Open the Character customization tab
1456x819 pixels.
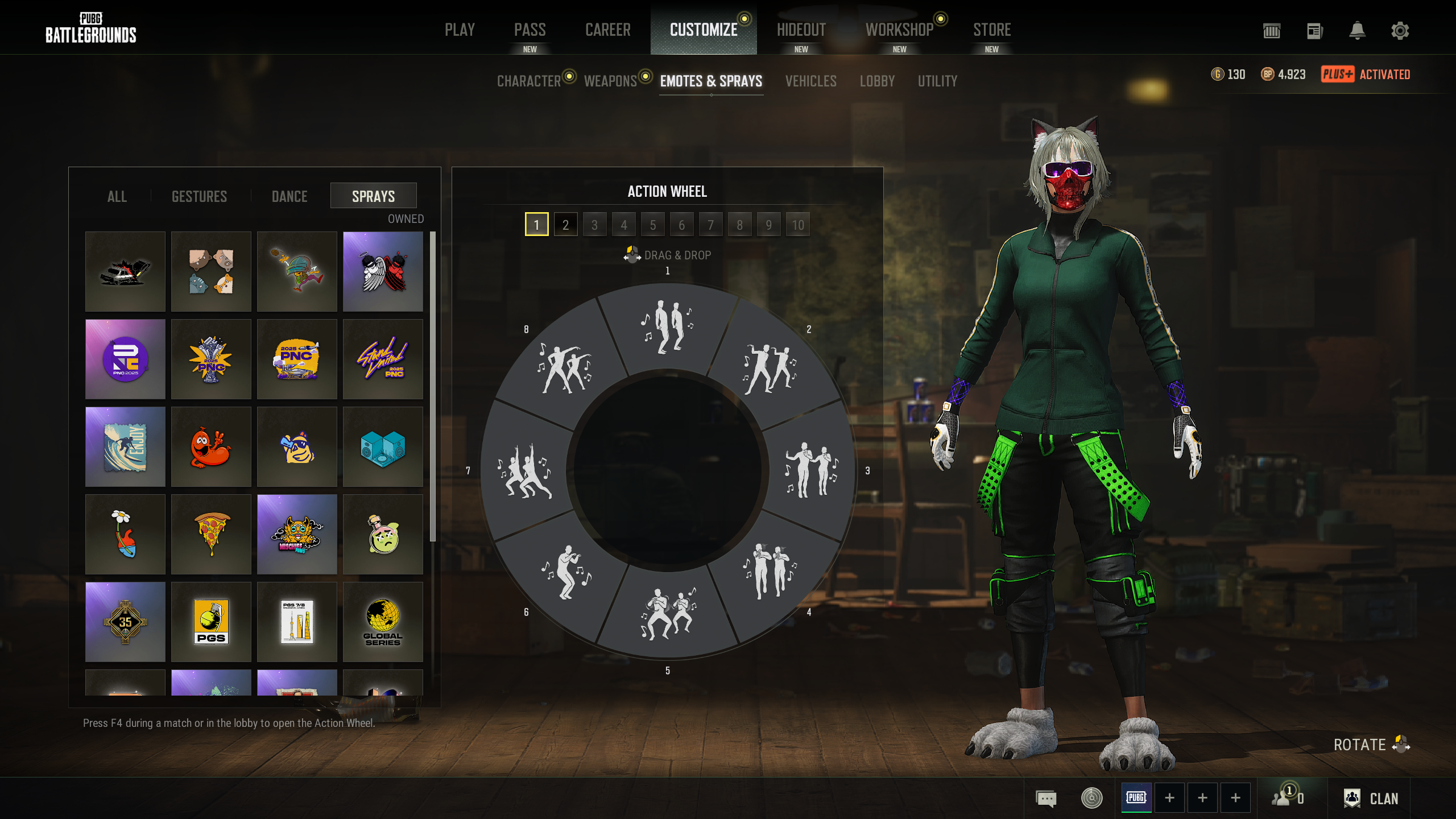[529, 81]
